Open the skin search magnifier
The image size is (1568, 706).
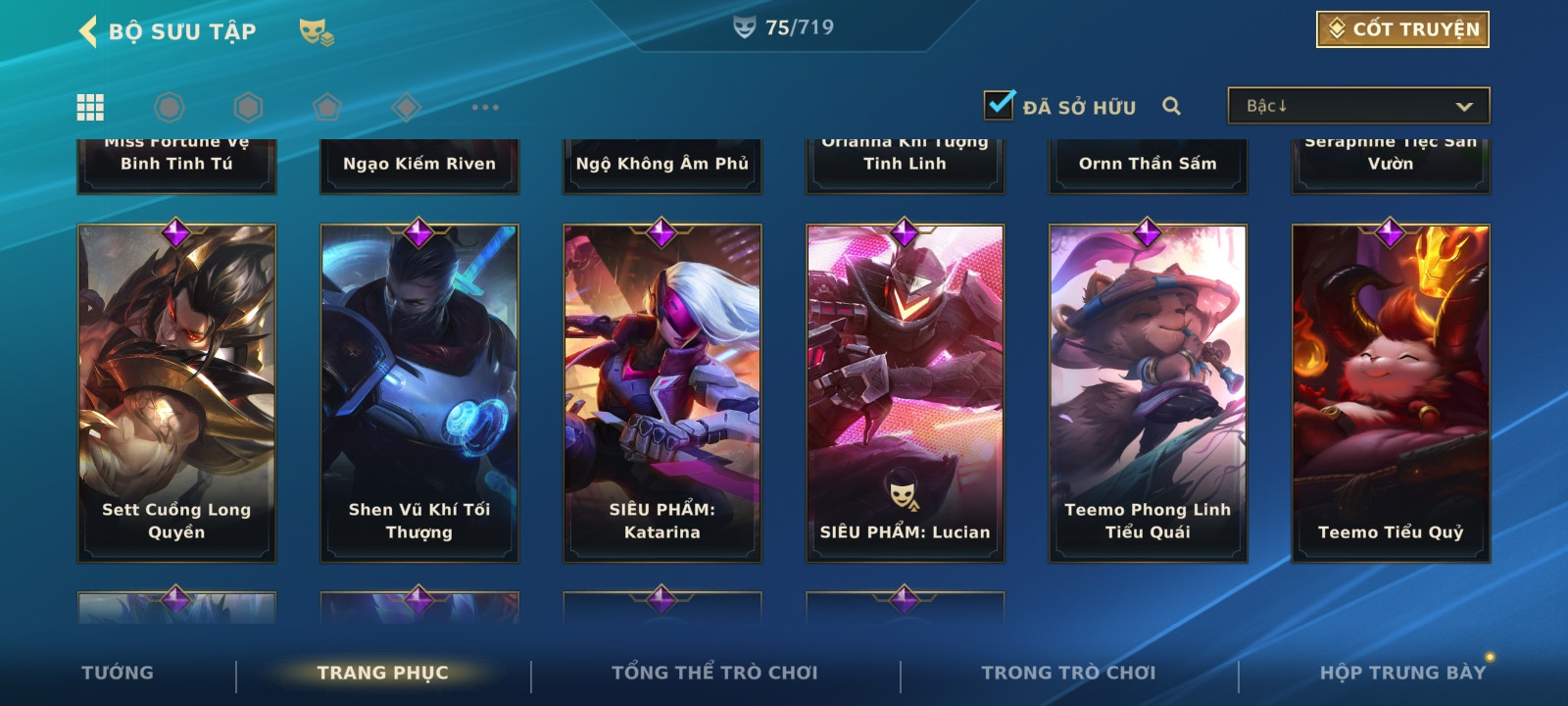click(x=1171, y=106)
